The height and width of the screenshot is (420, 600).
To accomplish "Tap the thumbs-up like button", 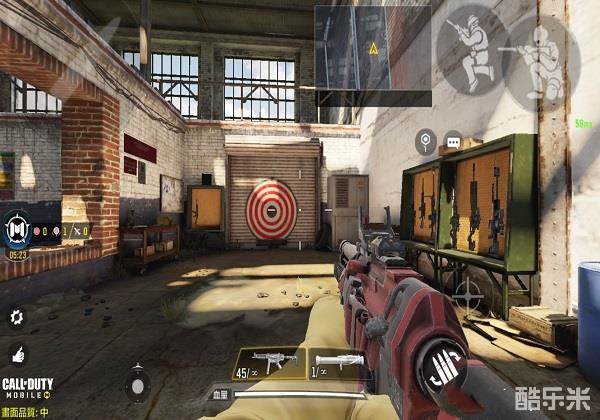I will [x=16, y=353].
